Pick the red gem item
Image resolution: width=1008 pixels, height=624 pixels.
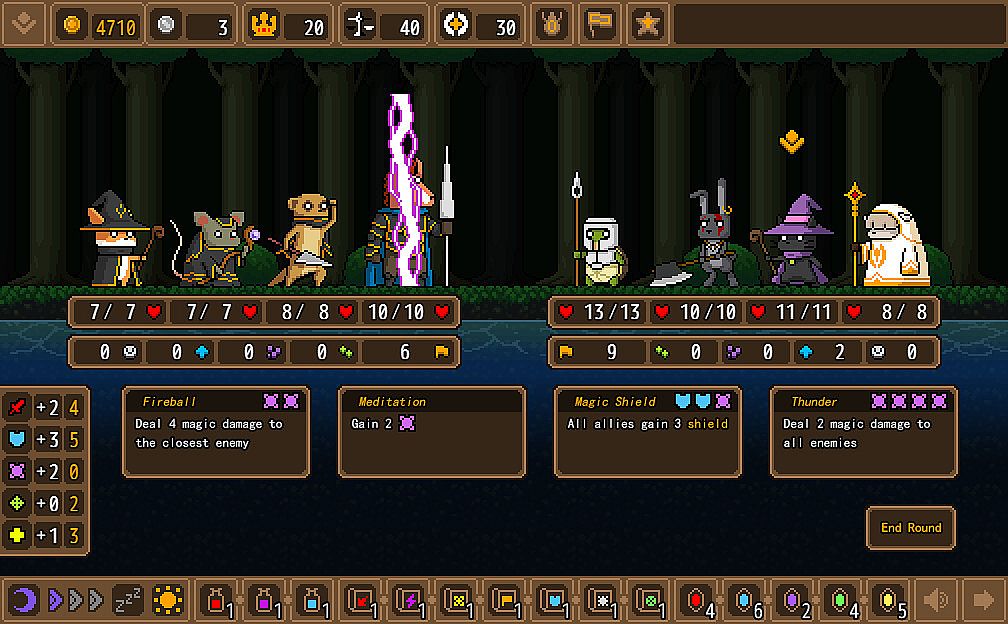coord(696,600)
